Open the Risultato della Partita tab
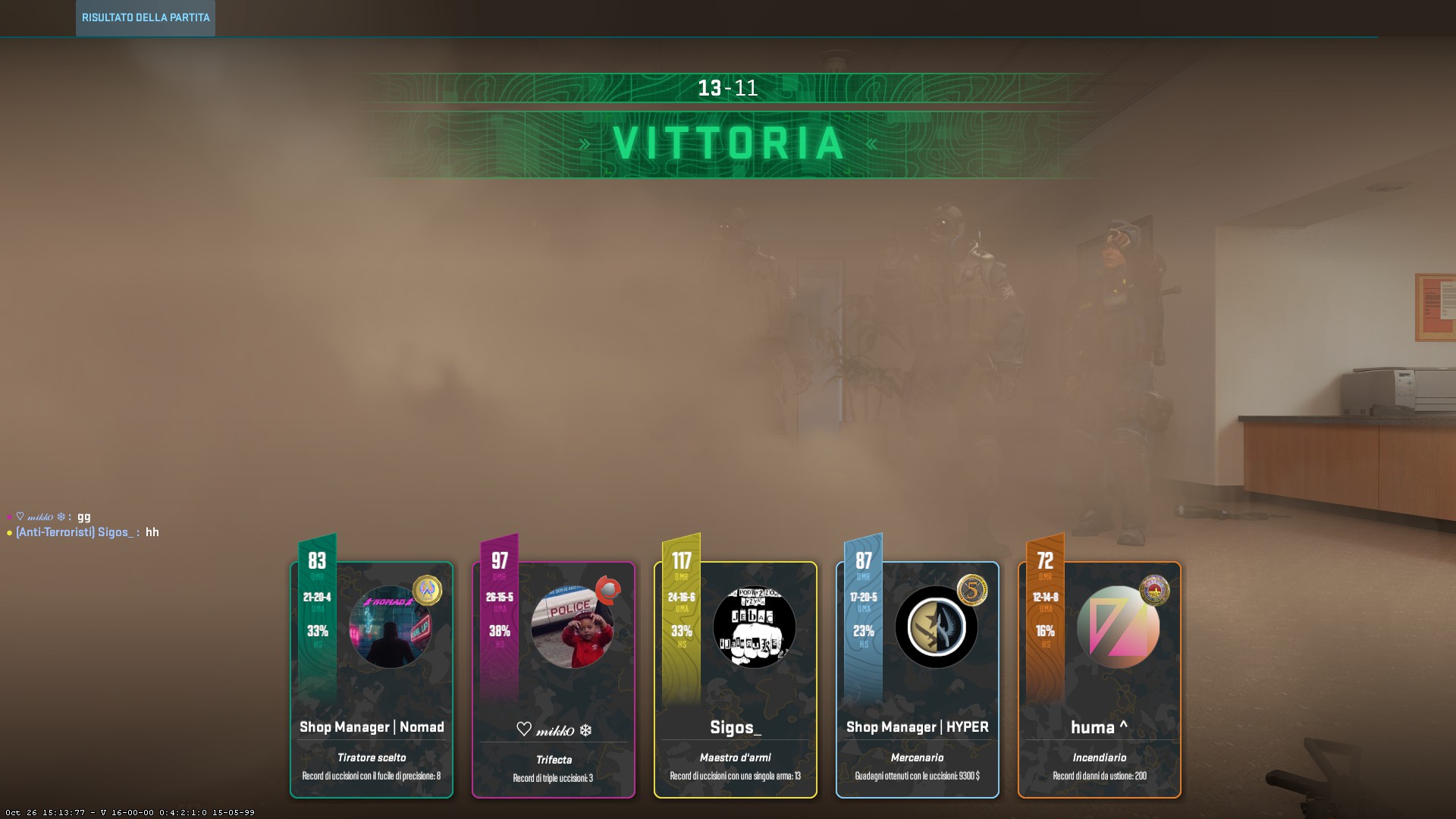The width and height of the screenshot is (1456, 819). (x=146, y=17)
